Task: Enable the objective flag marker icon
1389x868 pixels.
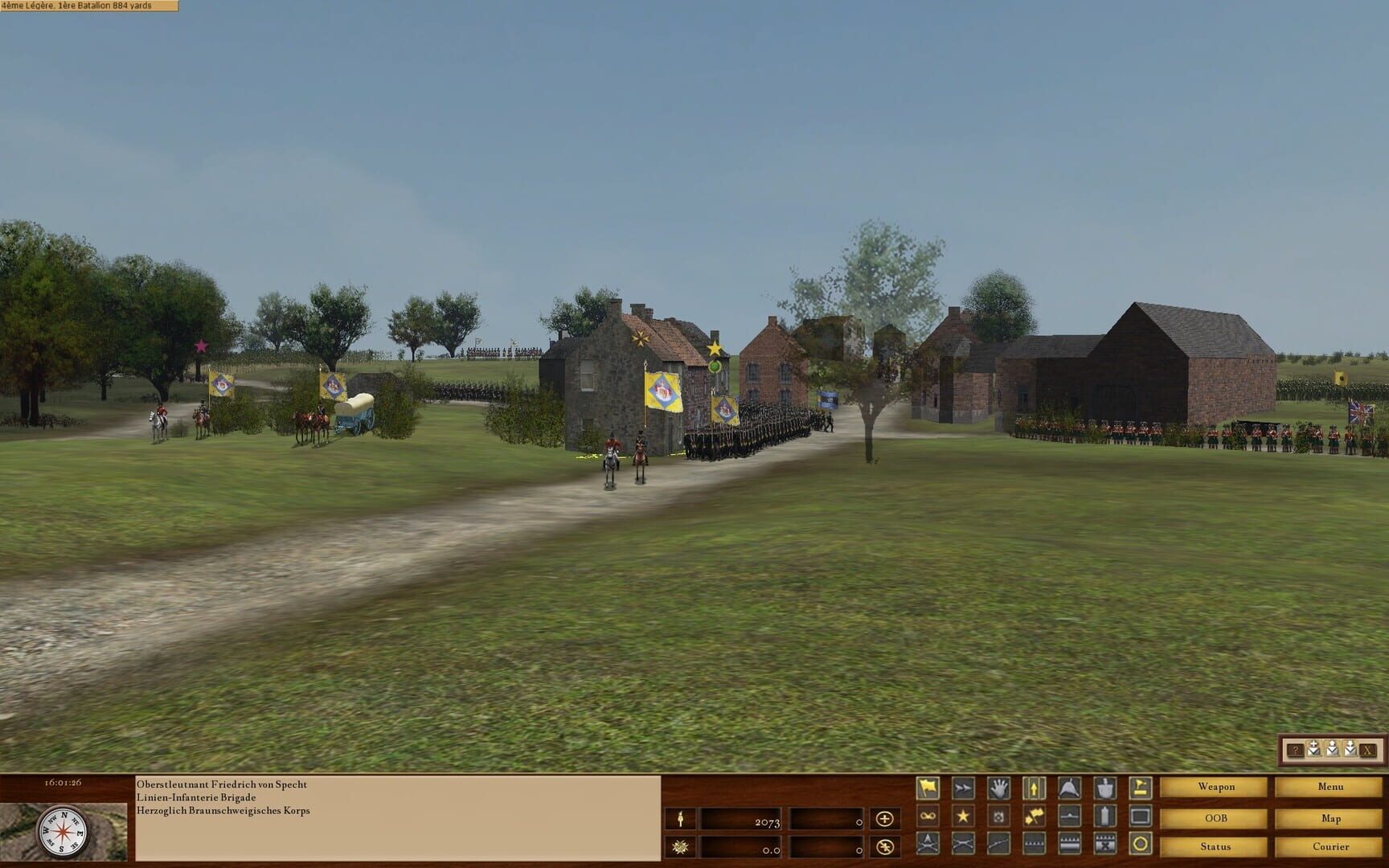Action: pyautogui.click(x=1140, y=788)
